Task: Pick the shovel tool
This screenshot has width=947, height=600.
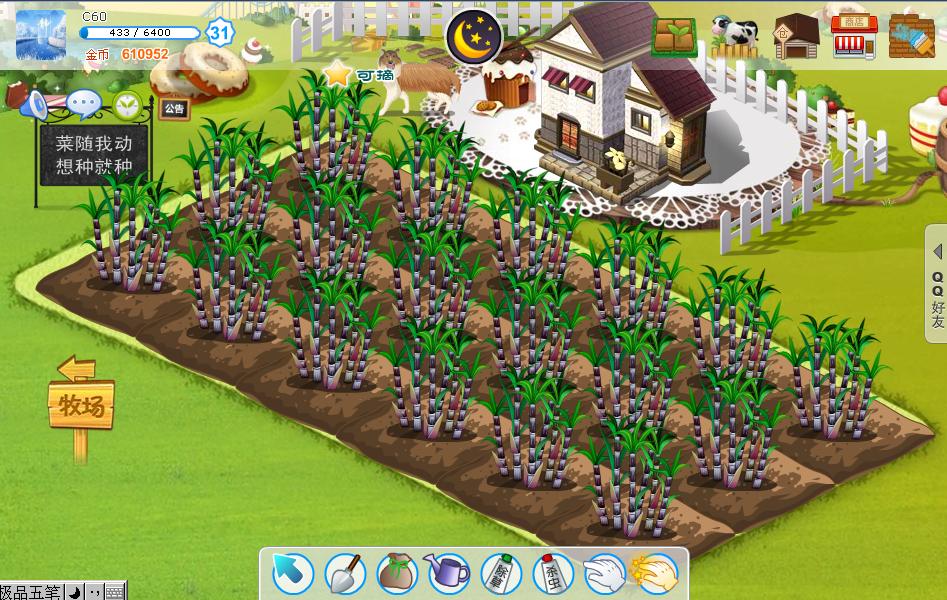Action: tap(345, 573)
